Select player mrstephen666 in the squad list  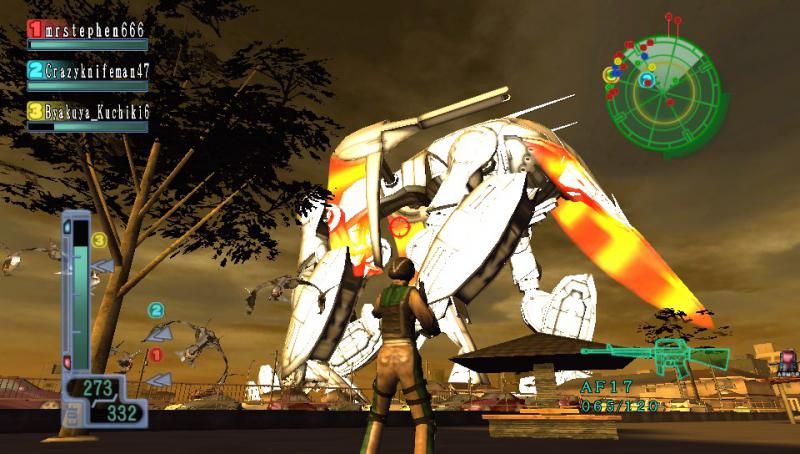click(88, 31)
